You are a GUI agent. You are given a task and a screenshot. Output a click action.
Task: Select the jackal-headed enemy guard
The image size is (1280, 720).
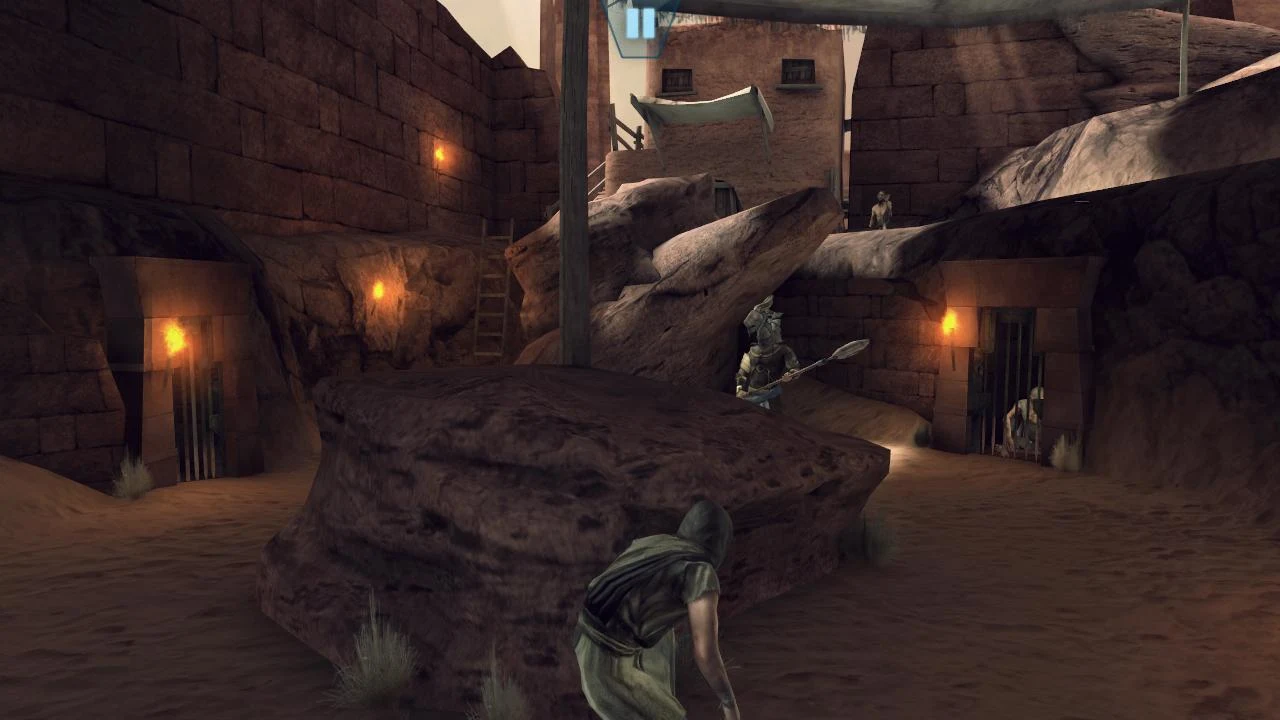(762, 360)
